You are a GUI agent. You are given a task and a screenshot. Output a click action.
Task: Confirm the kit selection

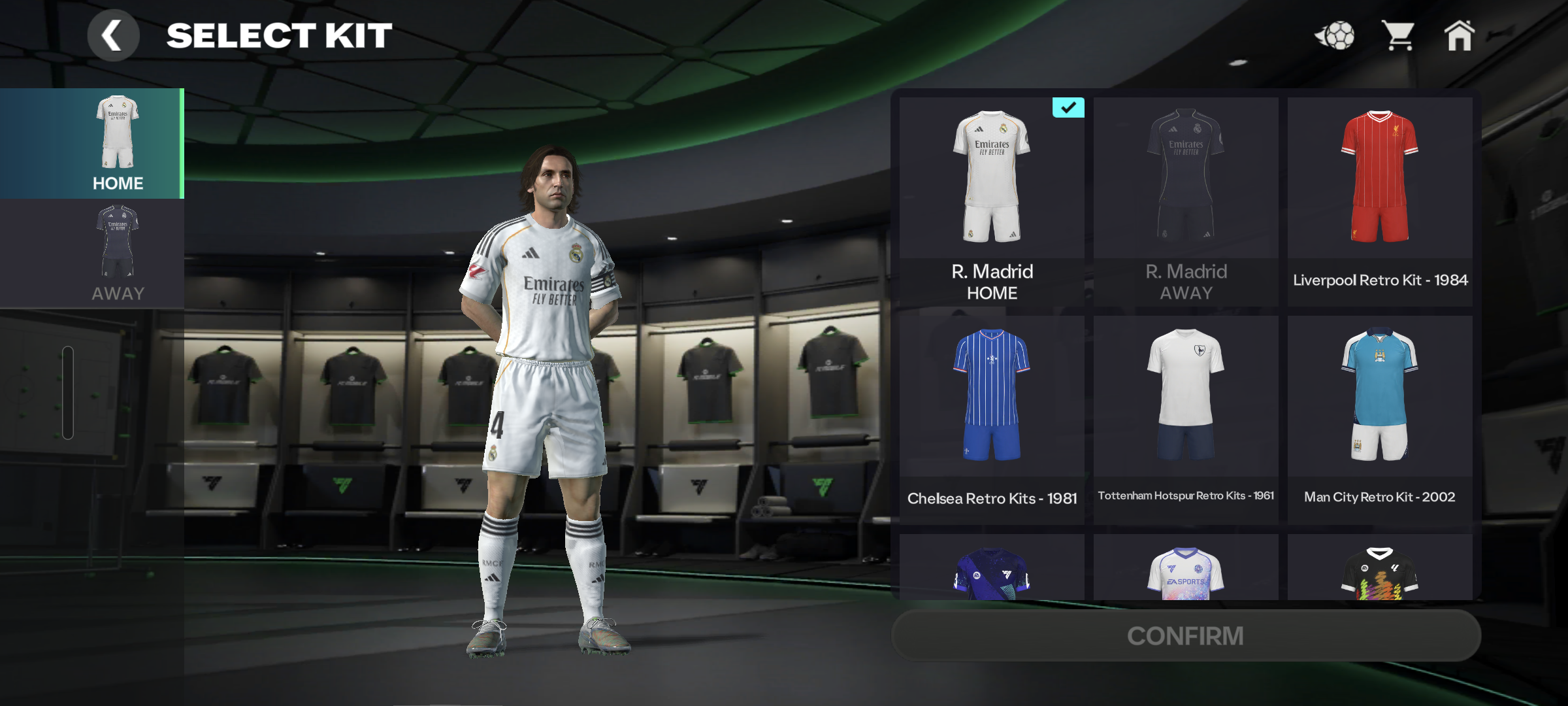(x=1185, y=635)
